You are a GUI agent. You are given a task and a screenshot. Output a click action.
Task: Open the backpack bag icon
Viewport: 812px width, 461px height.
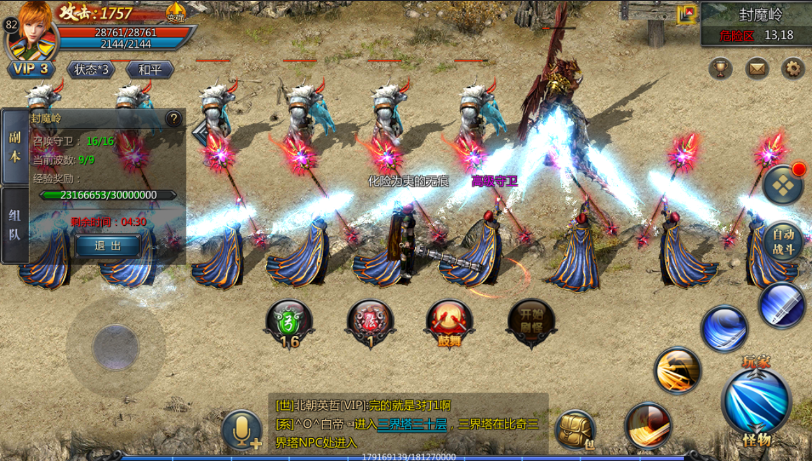pyautogui.click(x=576, y=429)
